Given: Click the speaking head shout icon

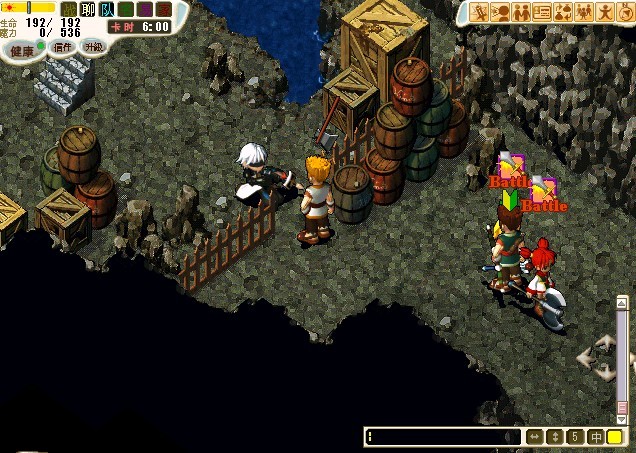Looking at the screenshot, I should [501, 12].
